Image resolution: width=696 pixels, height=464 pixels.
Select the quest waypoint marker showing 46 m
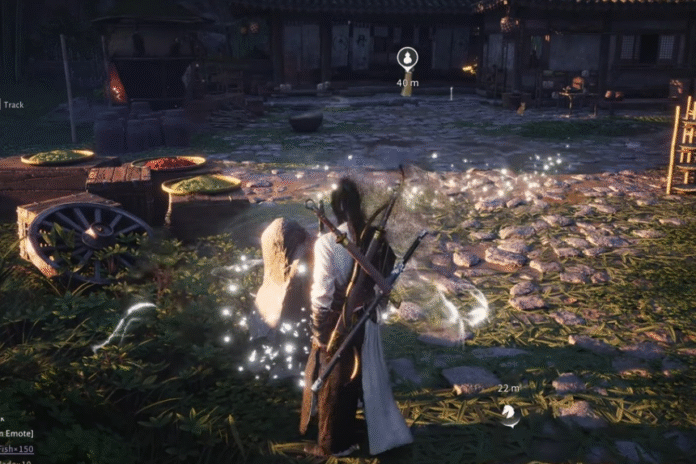[407, 57]
